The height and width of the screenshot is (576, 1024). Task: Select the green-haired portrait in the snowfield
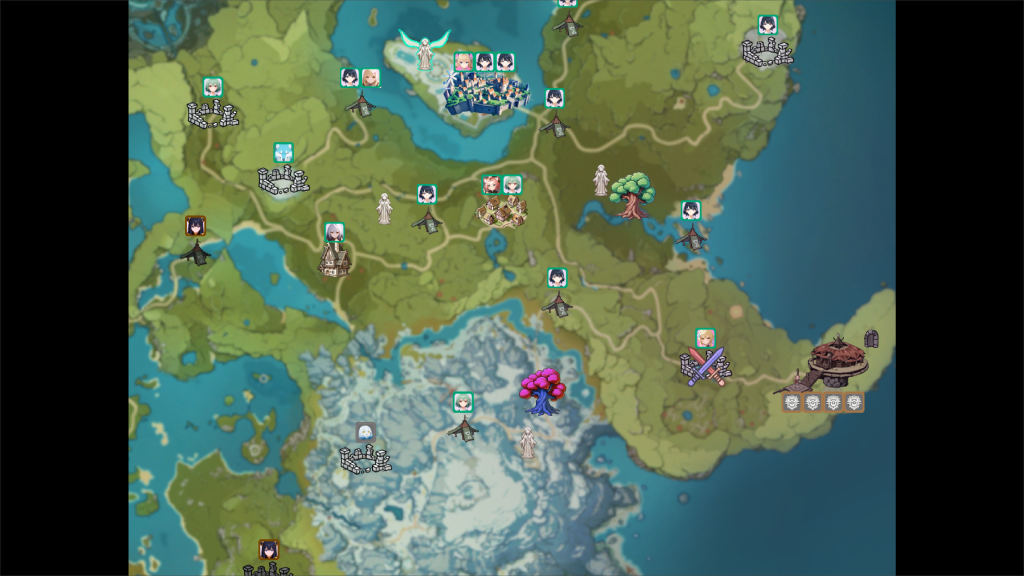(x=463, y=402)
